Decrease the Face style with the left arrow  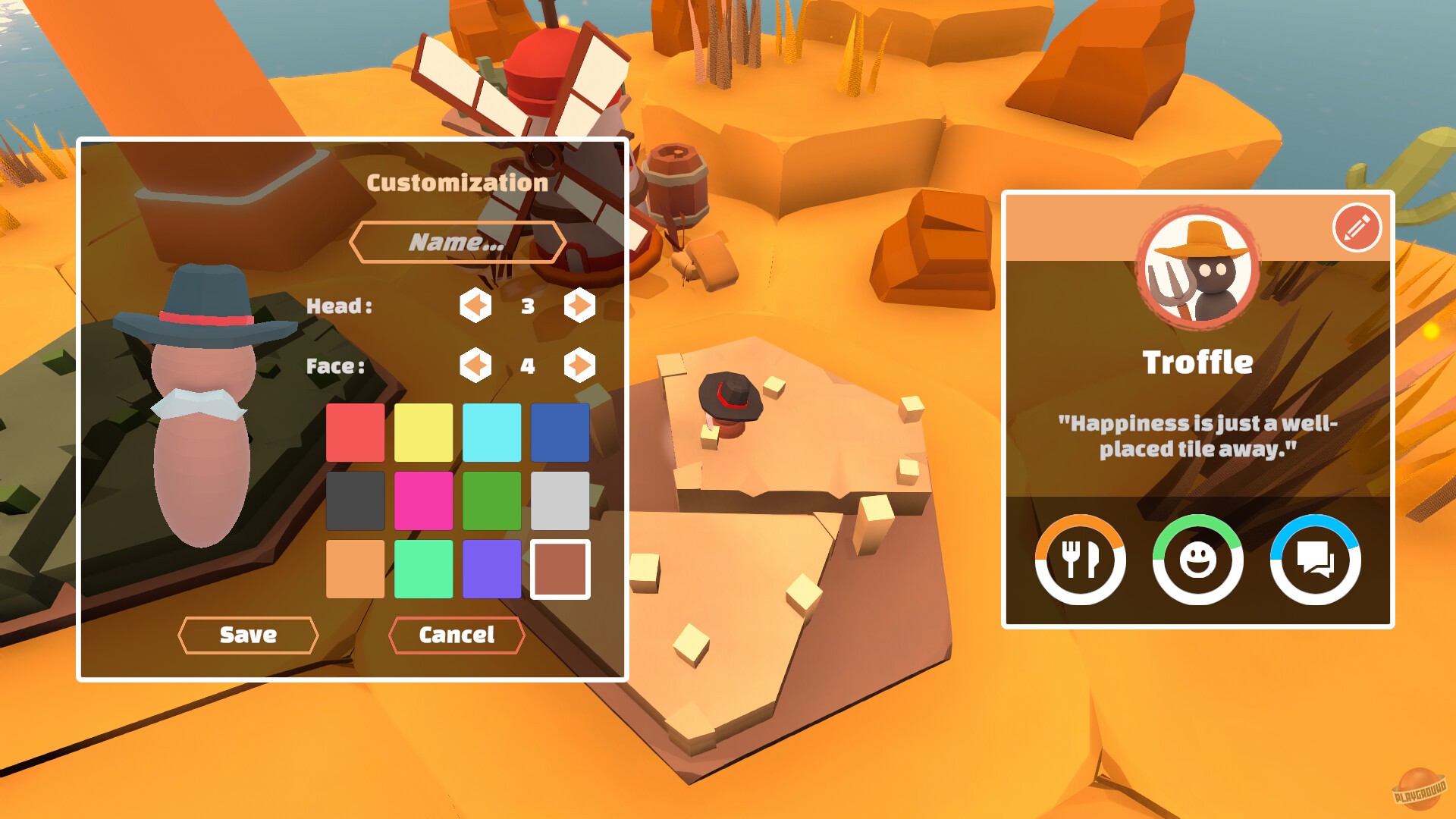[476, 366]
